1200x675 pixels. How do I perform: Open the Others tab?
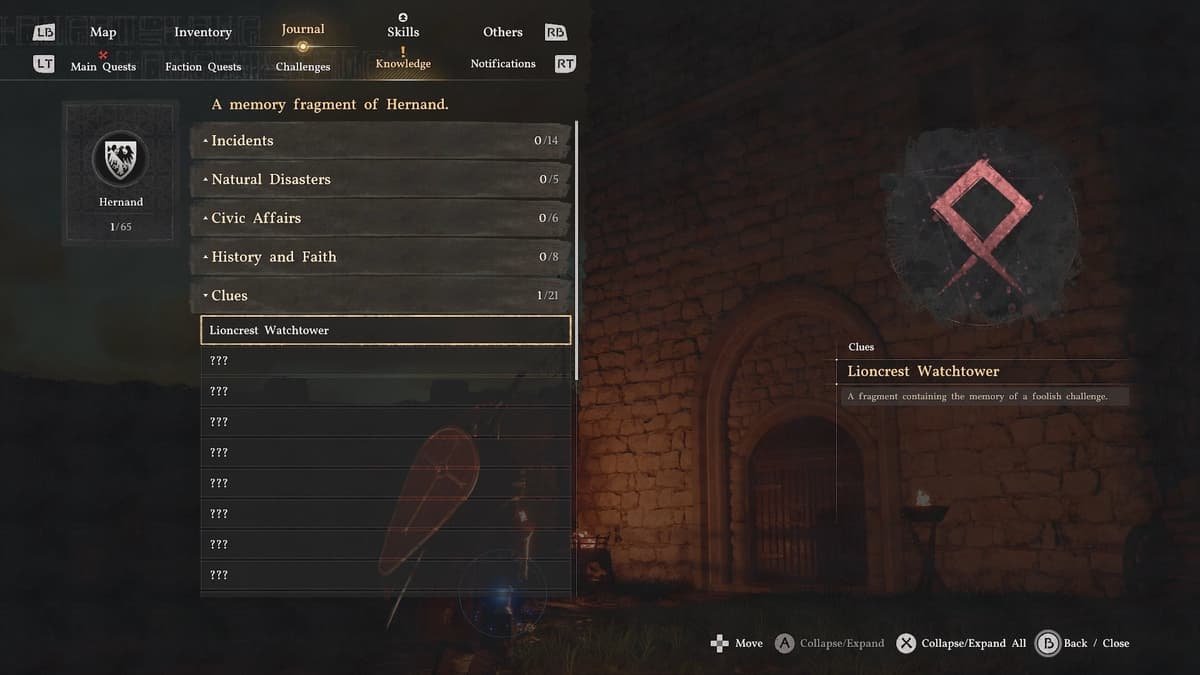(503, 32)
